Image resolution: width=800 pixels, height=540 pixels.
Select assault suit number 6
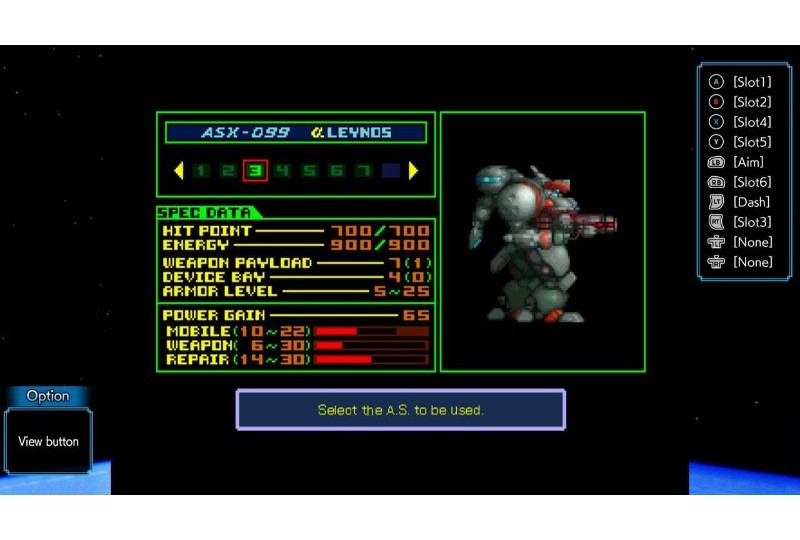coord(336,171)
